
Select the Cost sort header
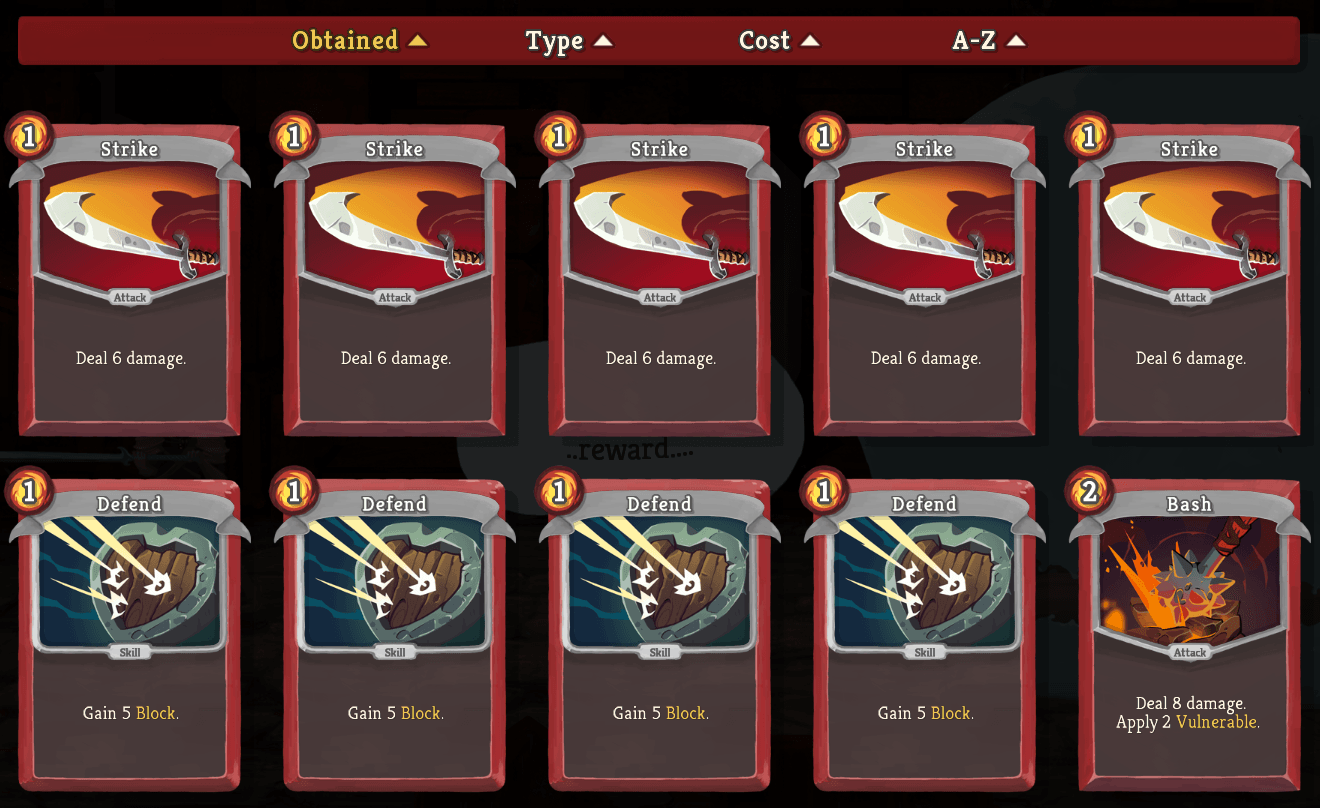(764, 41)
